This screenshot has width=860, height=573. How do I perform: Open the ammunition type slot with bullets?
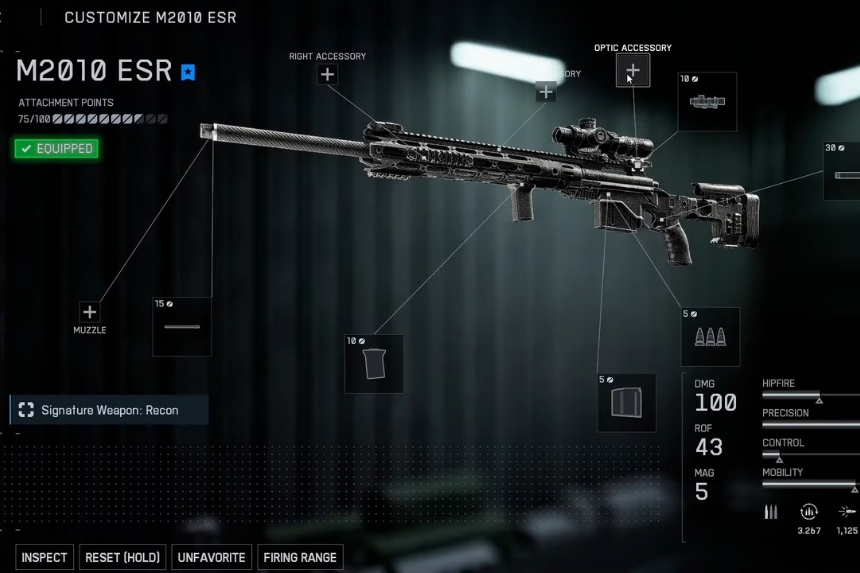[x=711, y=336]
